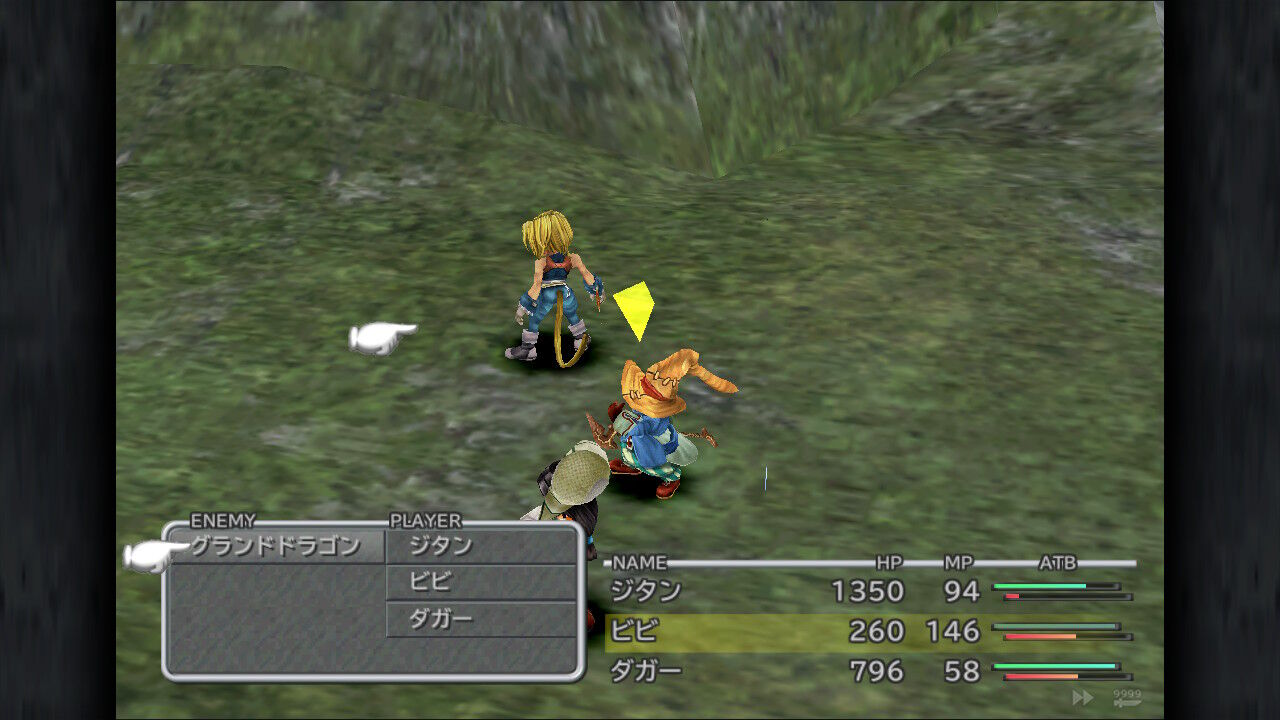1280x720 pixels.
Task: Click the double-arrow icon in the bottom corner
Action: (x=1083, y=696)
